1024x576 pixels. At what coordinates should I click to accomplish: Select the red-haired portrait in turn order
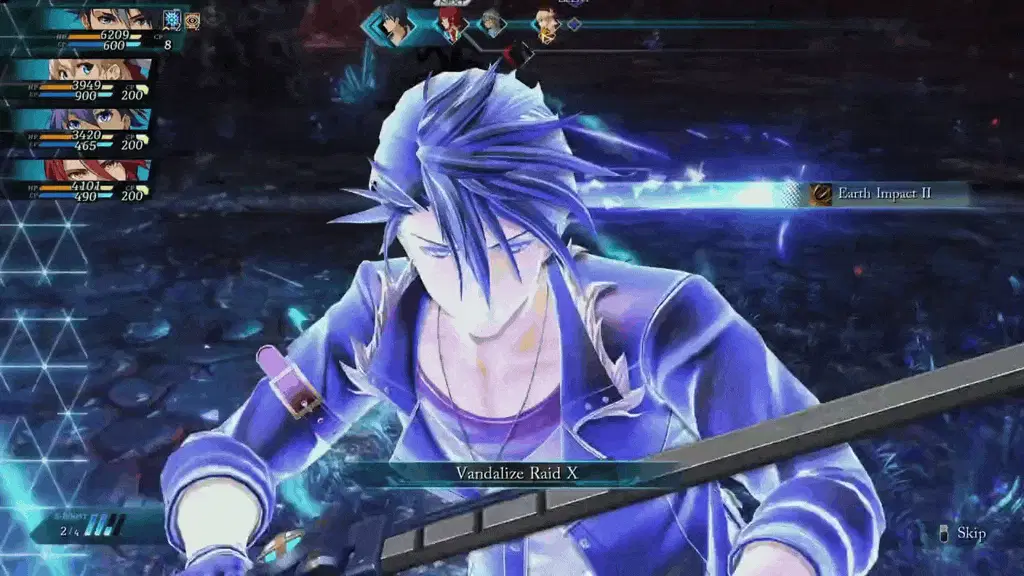click(x=451, y=24)
